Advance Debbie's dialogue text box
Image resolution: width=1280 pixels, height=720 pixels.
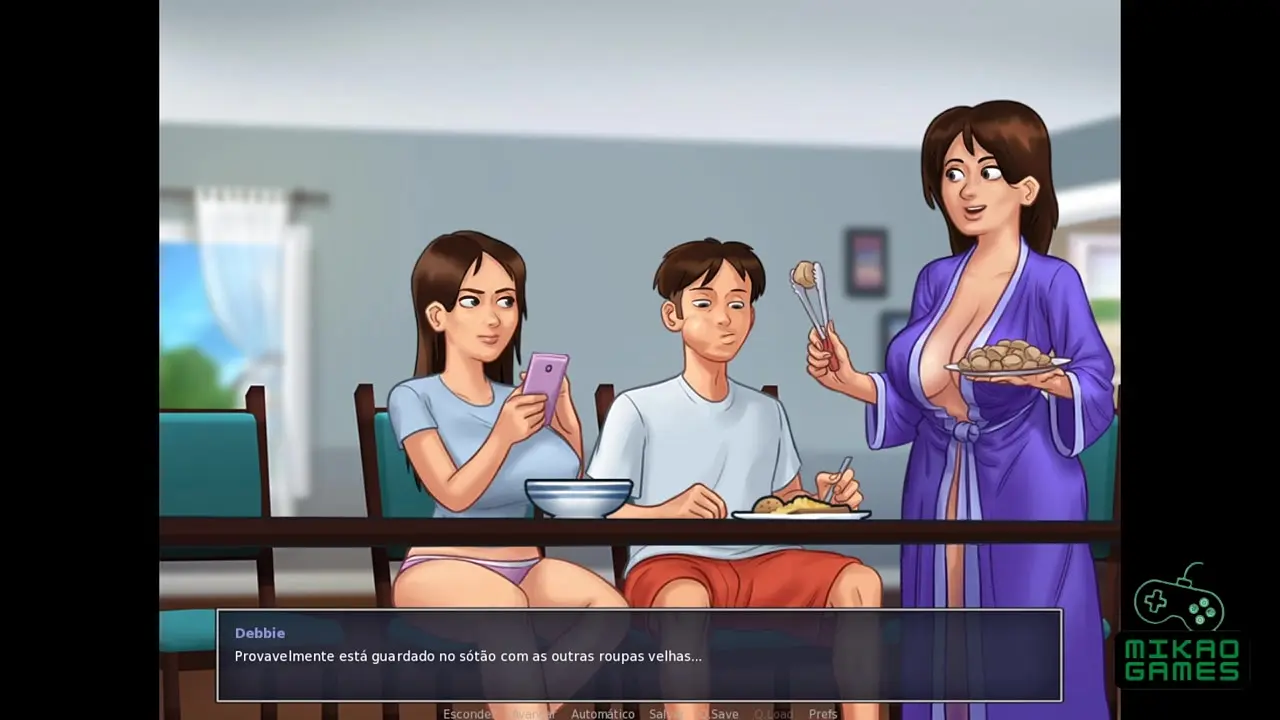(639, 655)
